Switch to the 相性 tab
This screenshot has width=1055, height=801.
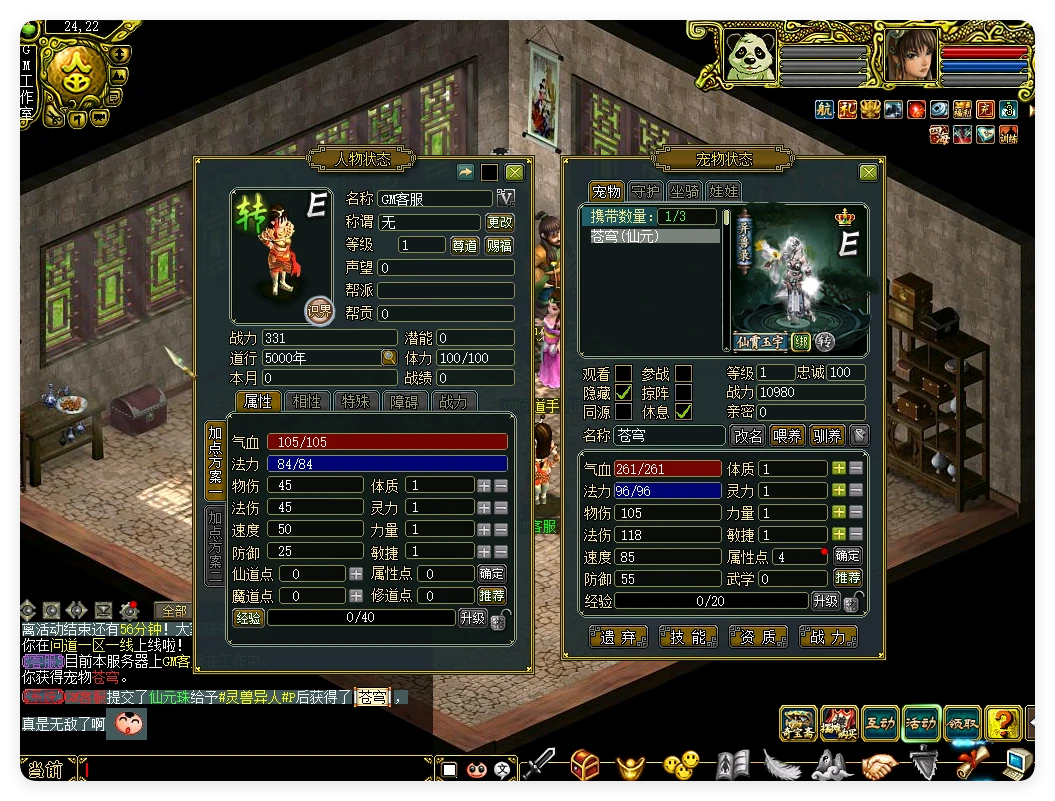click(307, 401)
